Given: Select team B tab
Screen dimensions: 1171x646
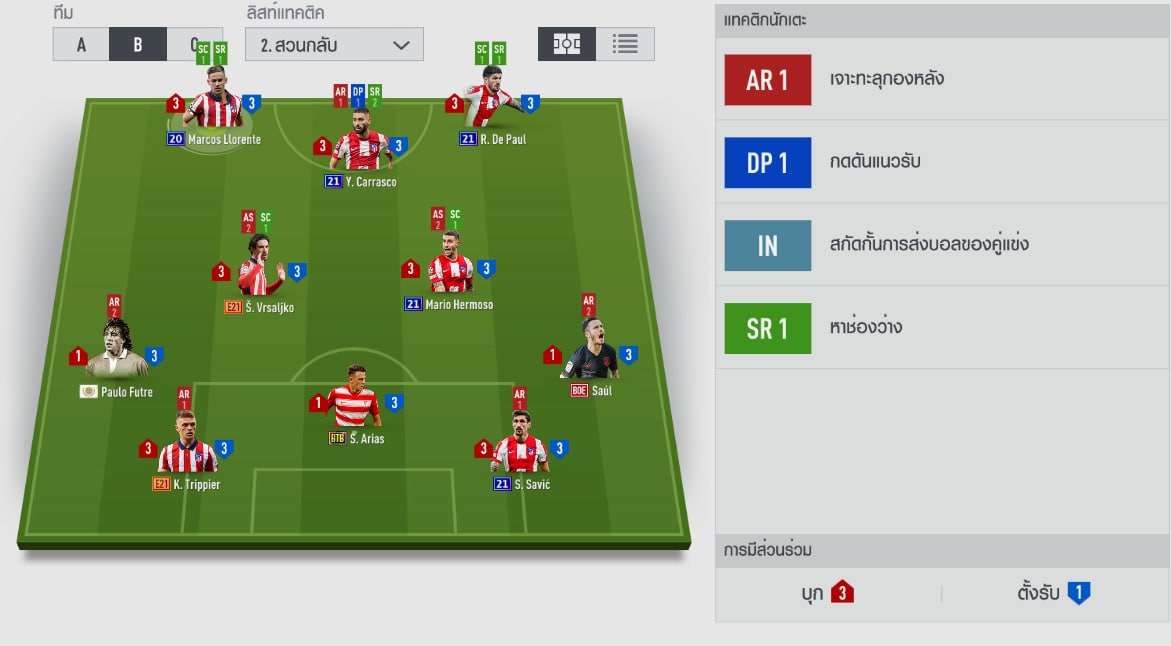Looking at the screenshot, I should click(138, 44).
